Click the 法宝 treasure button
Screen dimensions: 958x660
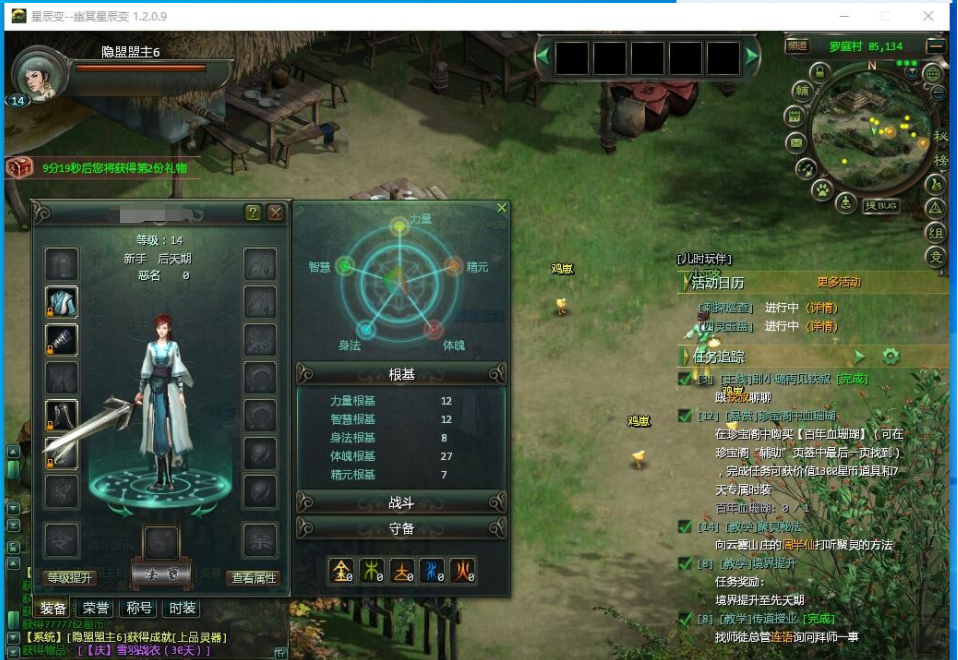pyautogui.click(x=161, y=572)
